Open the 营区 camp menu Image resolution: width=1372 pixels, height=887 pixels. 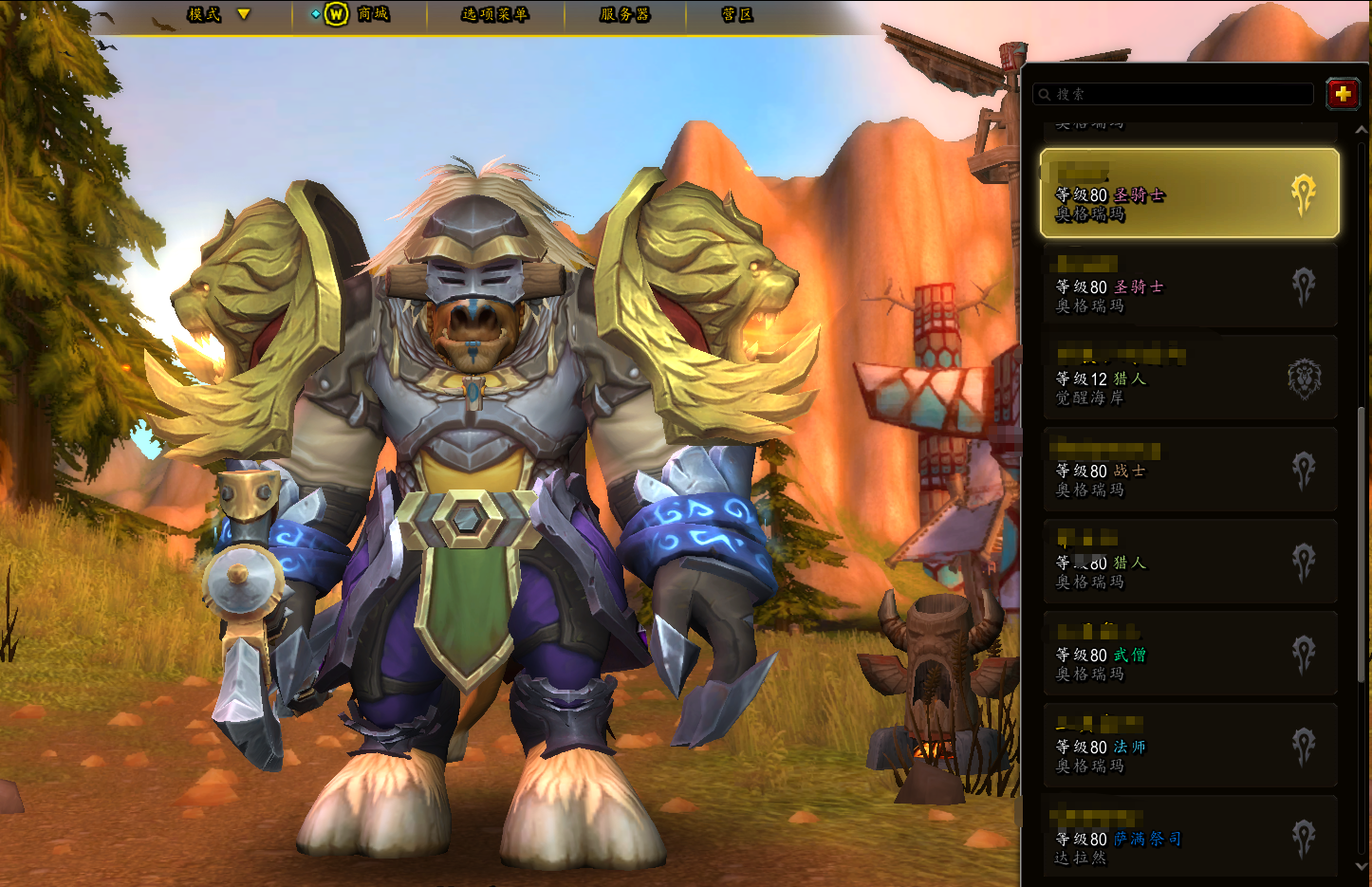(x=736, y=14)
